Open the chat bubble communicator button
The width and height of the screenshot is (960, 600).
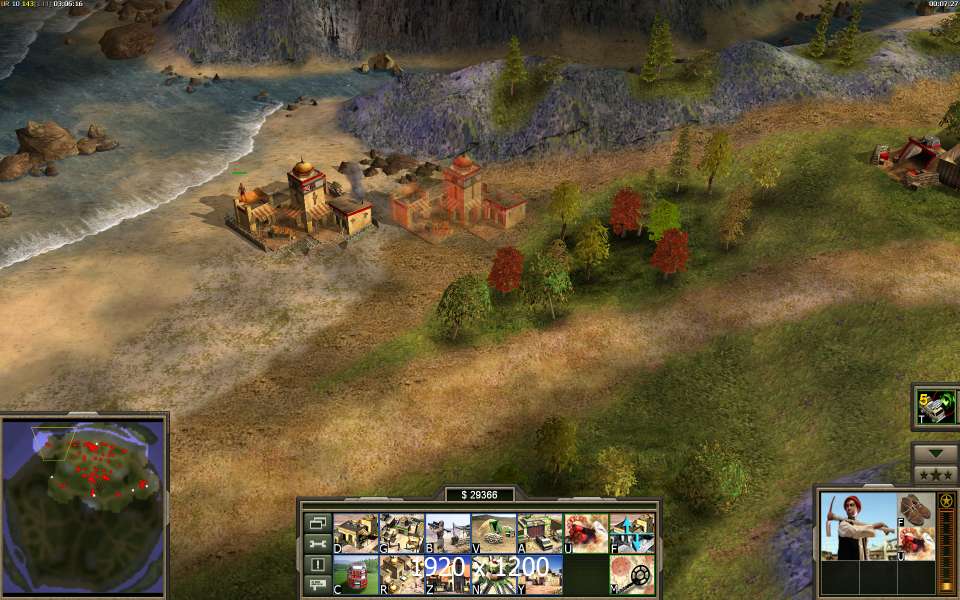pyautogui.click(x=317, y=585)
